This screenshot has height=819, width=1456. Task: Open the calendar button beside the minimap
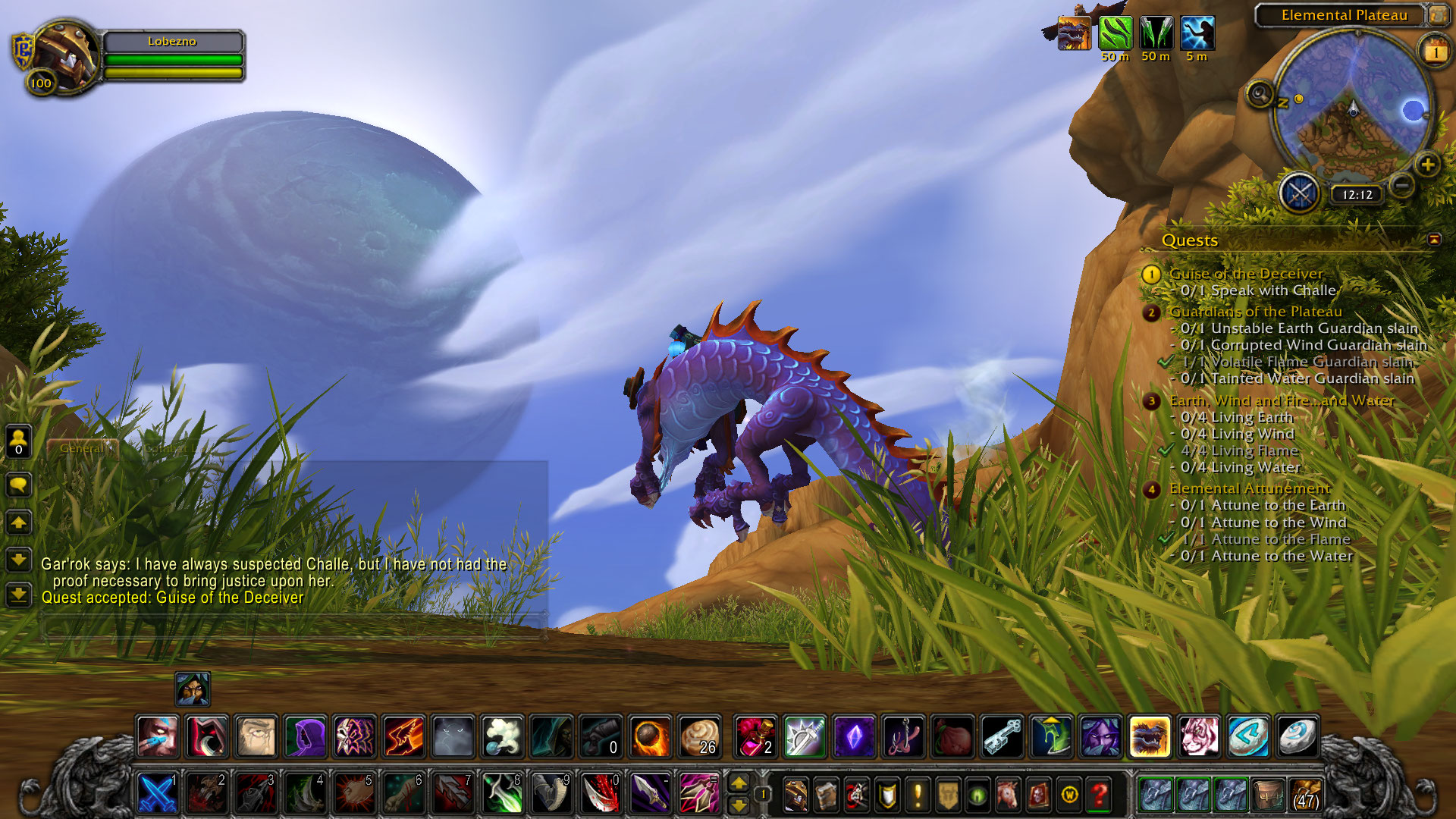(x=1435, y=52)
